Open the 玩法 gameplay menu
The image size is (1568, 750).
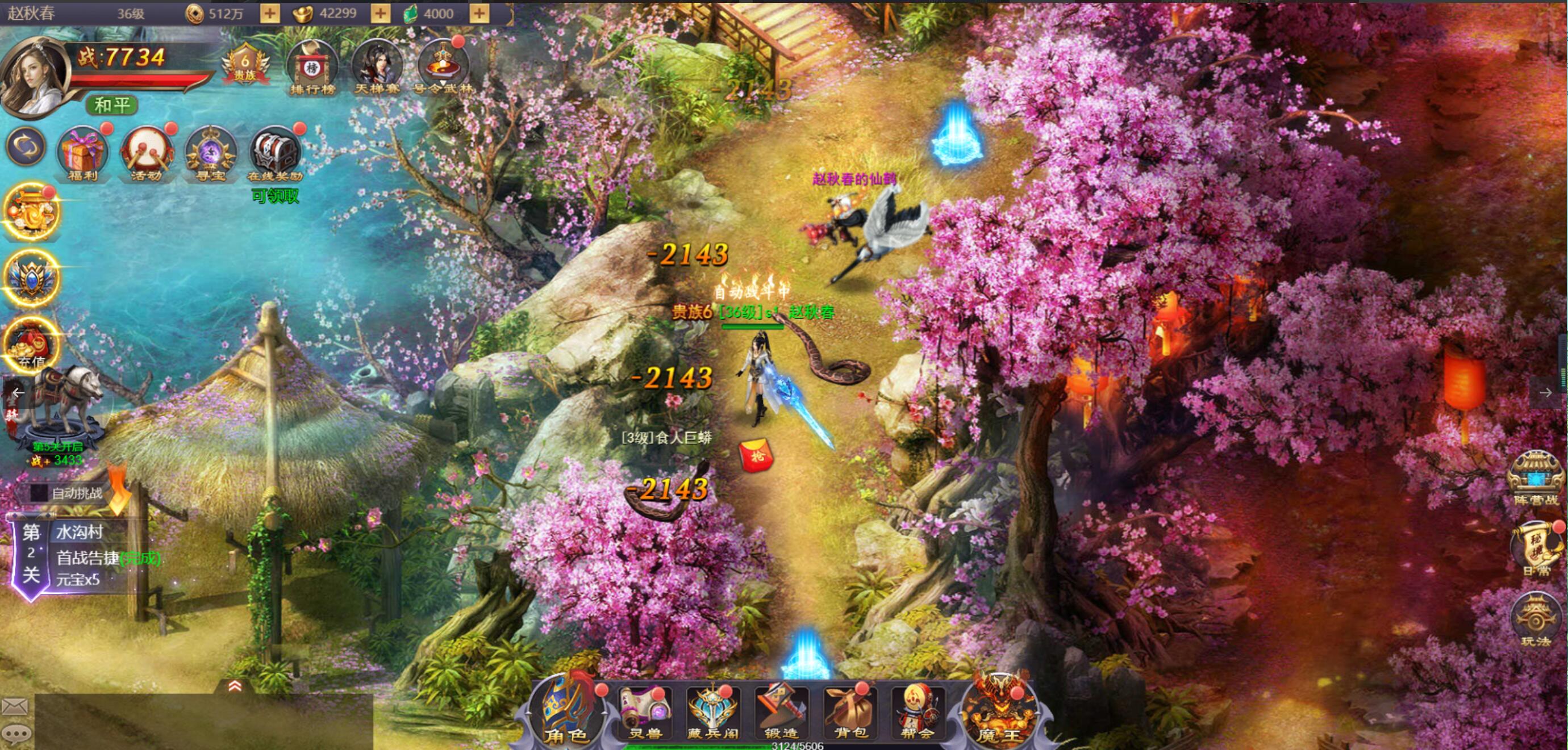(x=1535, y=620)
